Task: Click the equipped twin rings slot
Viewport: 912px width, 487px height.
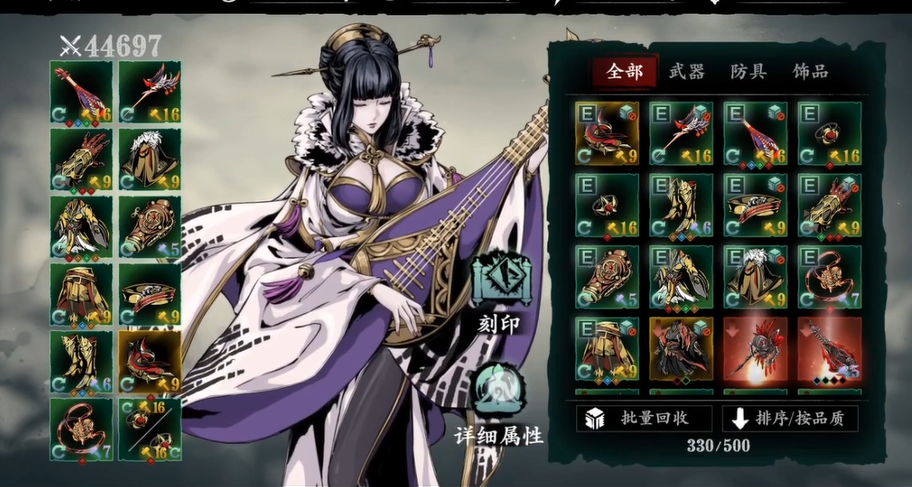Action: [x=150, y=427]
